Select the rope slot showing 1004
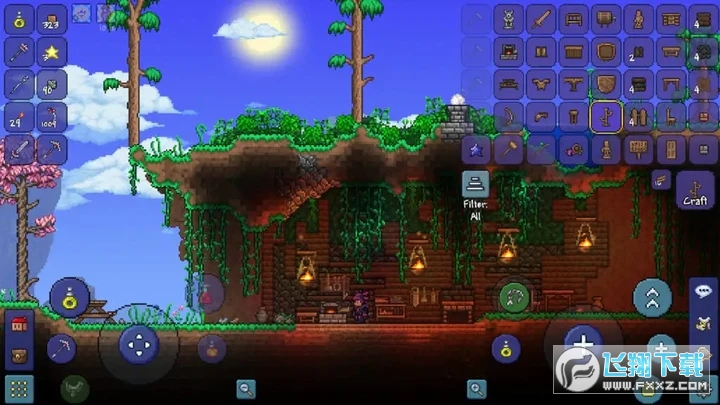This screenshot has width=720, height=405. (52, 117)
